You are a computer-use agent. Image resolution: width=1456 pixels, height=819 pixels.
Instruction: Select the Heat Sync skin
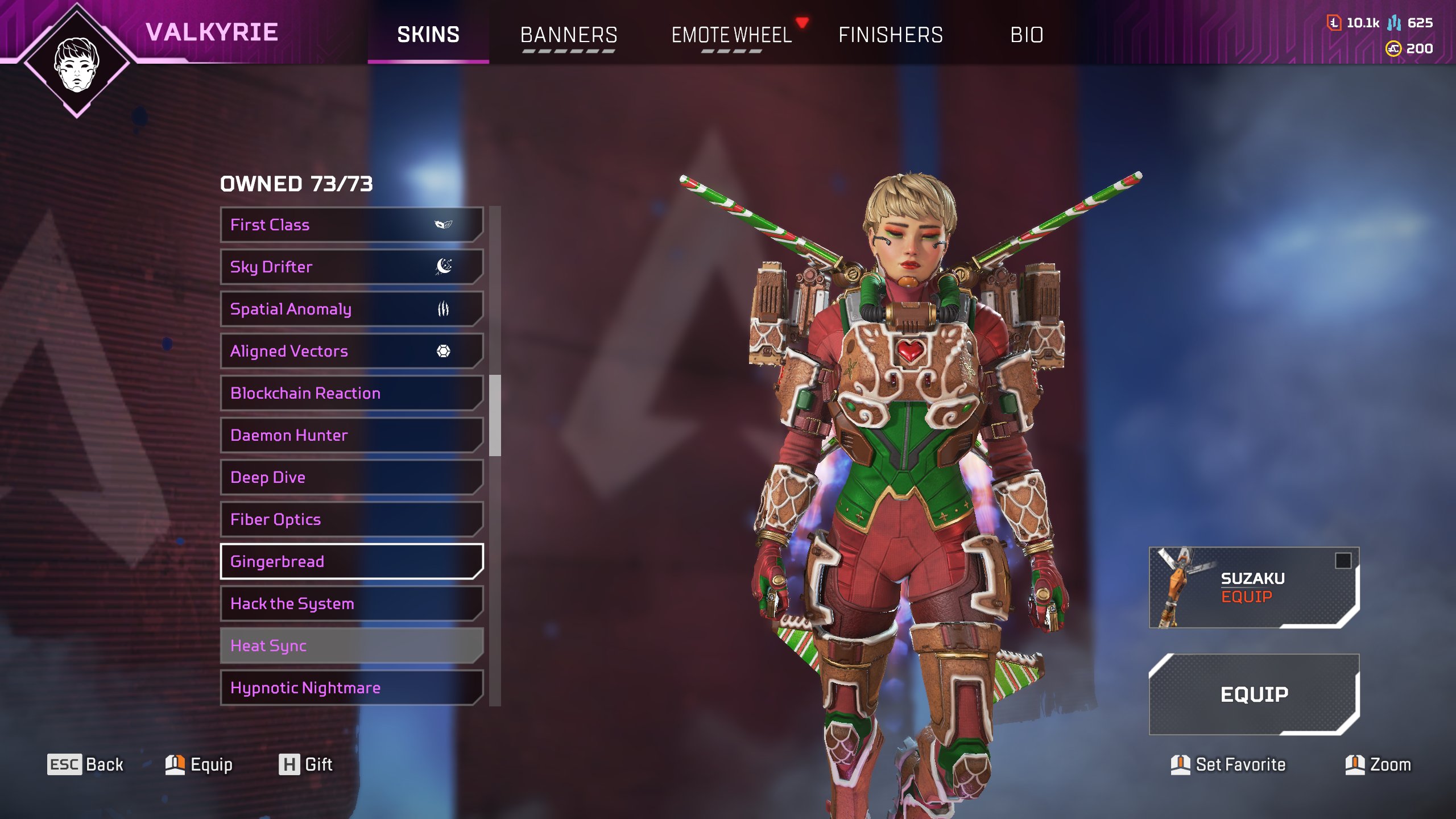click(x=351, y=646)
